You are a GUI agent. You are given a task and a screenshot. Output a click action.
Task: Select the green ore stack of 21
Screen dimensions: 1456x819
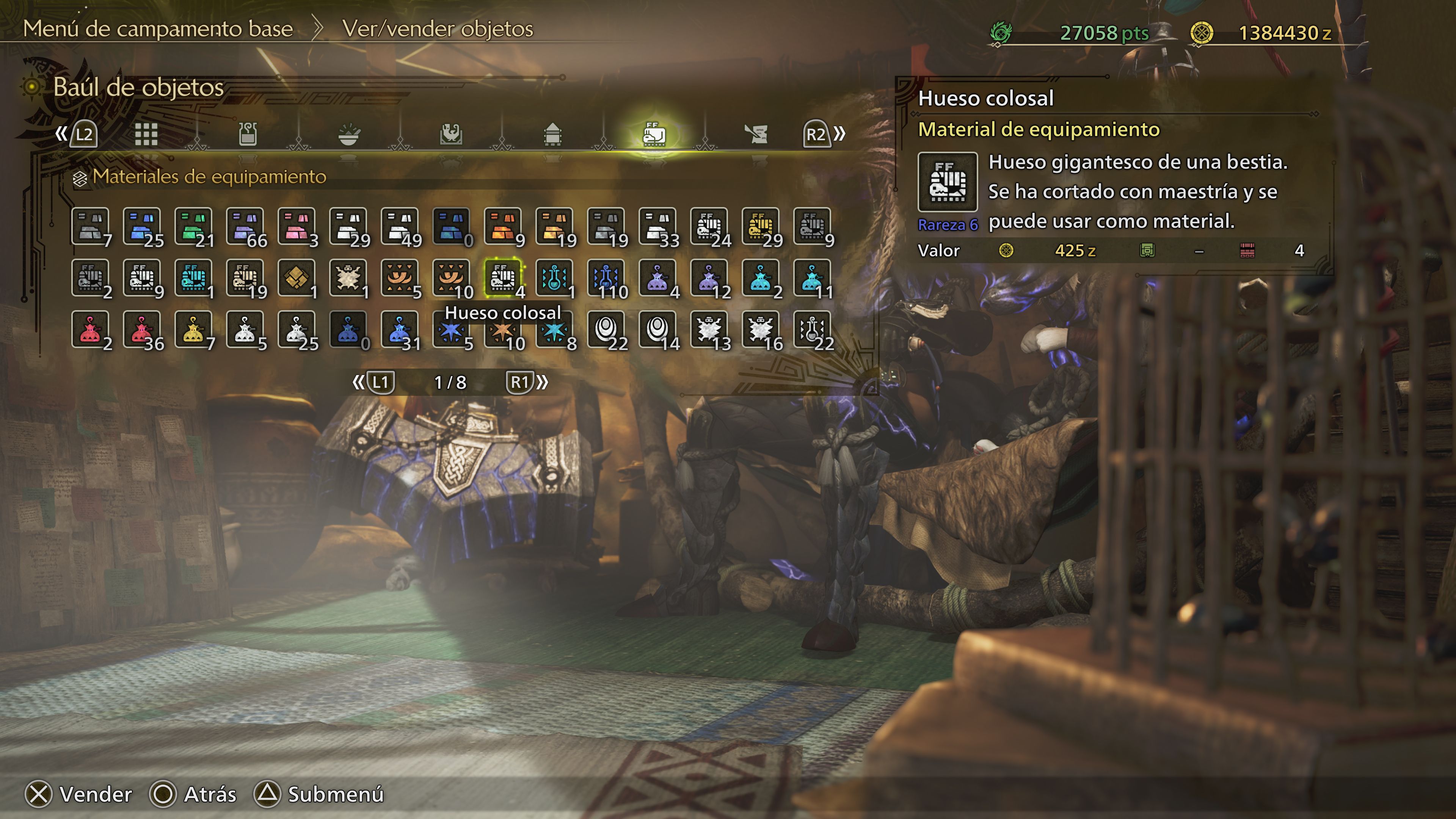point(193,226)
